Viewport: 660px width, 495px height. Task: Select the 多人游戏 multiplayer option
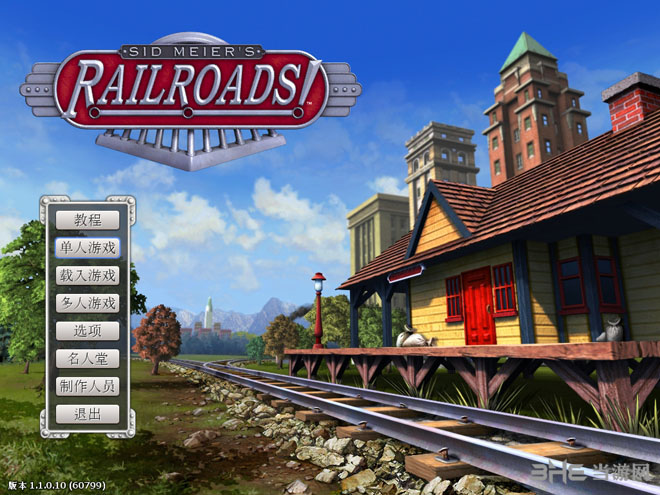point(88,302)
